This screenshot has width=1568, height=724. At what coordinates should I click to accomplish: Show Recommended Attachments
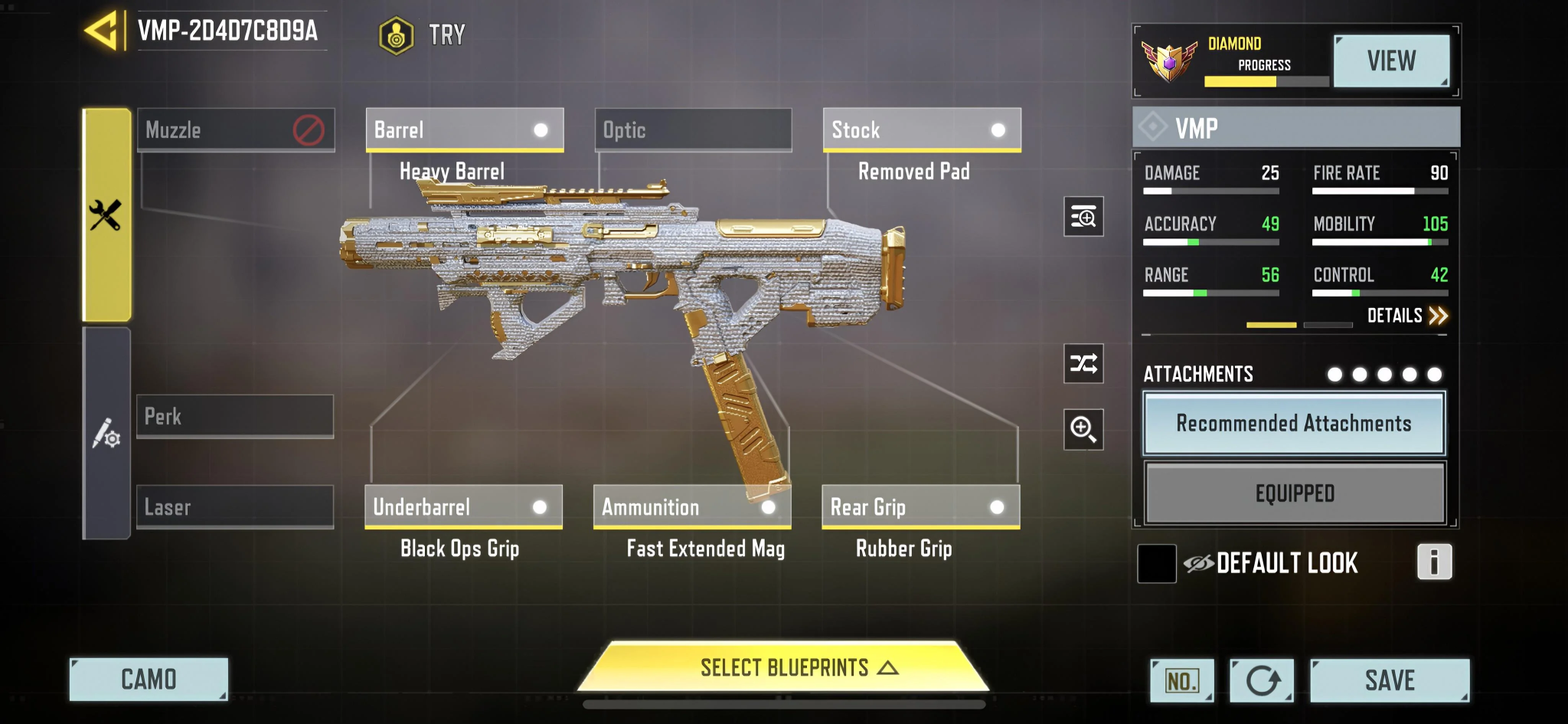[1294, 424]
